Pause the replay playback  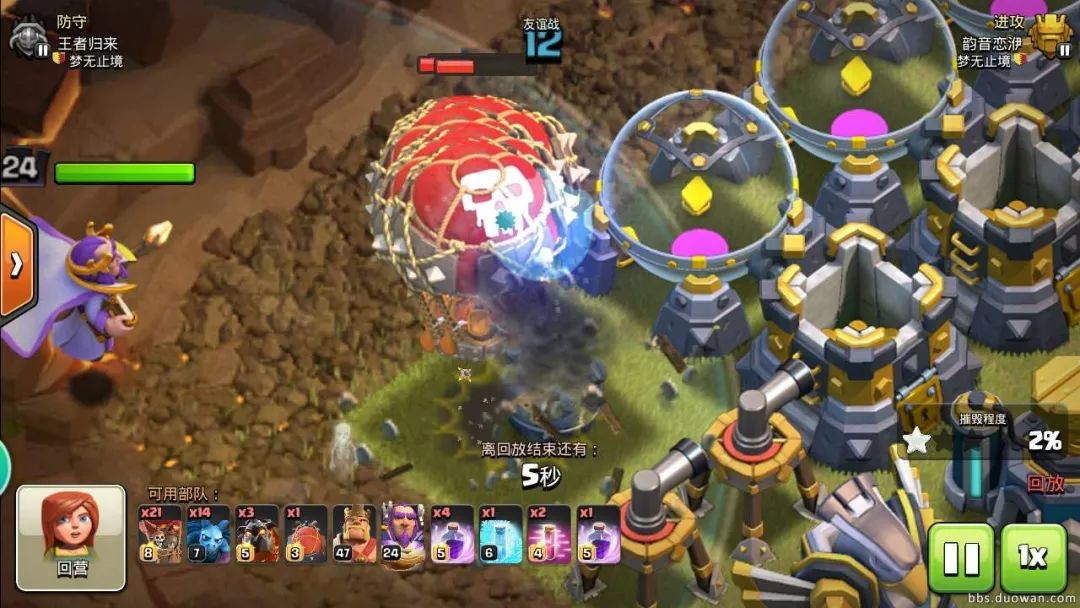(x=961, y=558)
